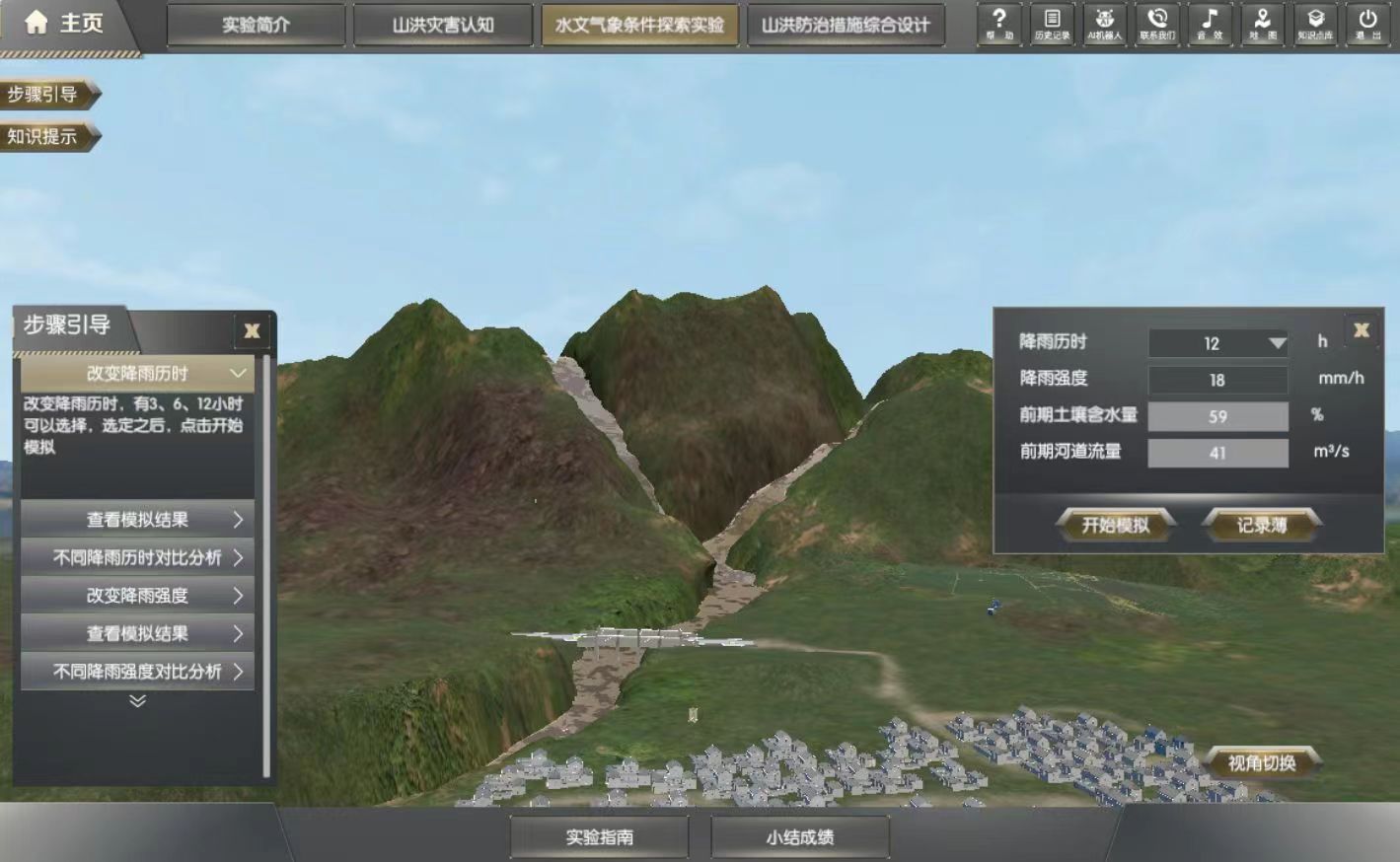
Task: Click the 联系我们 contact icon
Action: (x=1158, y=25)
